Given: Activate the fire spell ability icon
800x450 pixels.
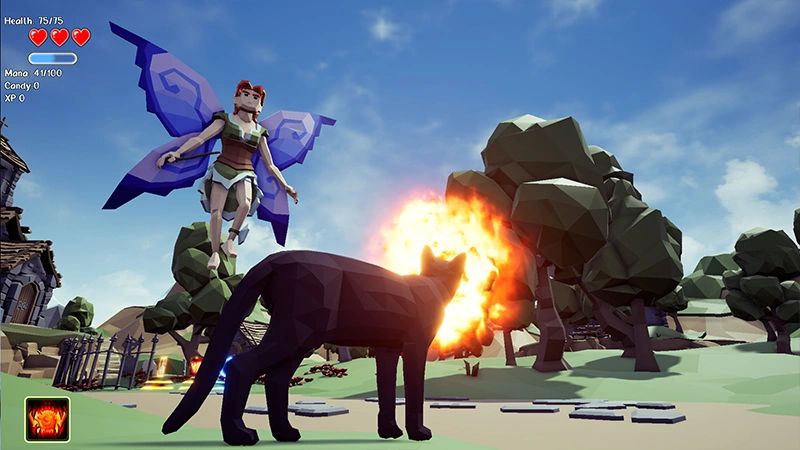Looking at the screenshot, I should (47, 418).
